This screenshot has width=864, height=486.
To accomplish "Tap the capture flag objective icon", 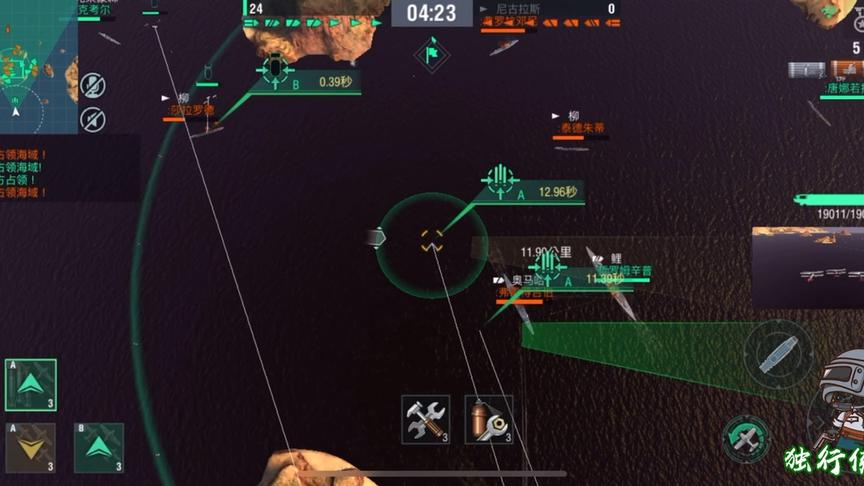I will 432,48.
